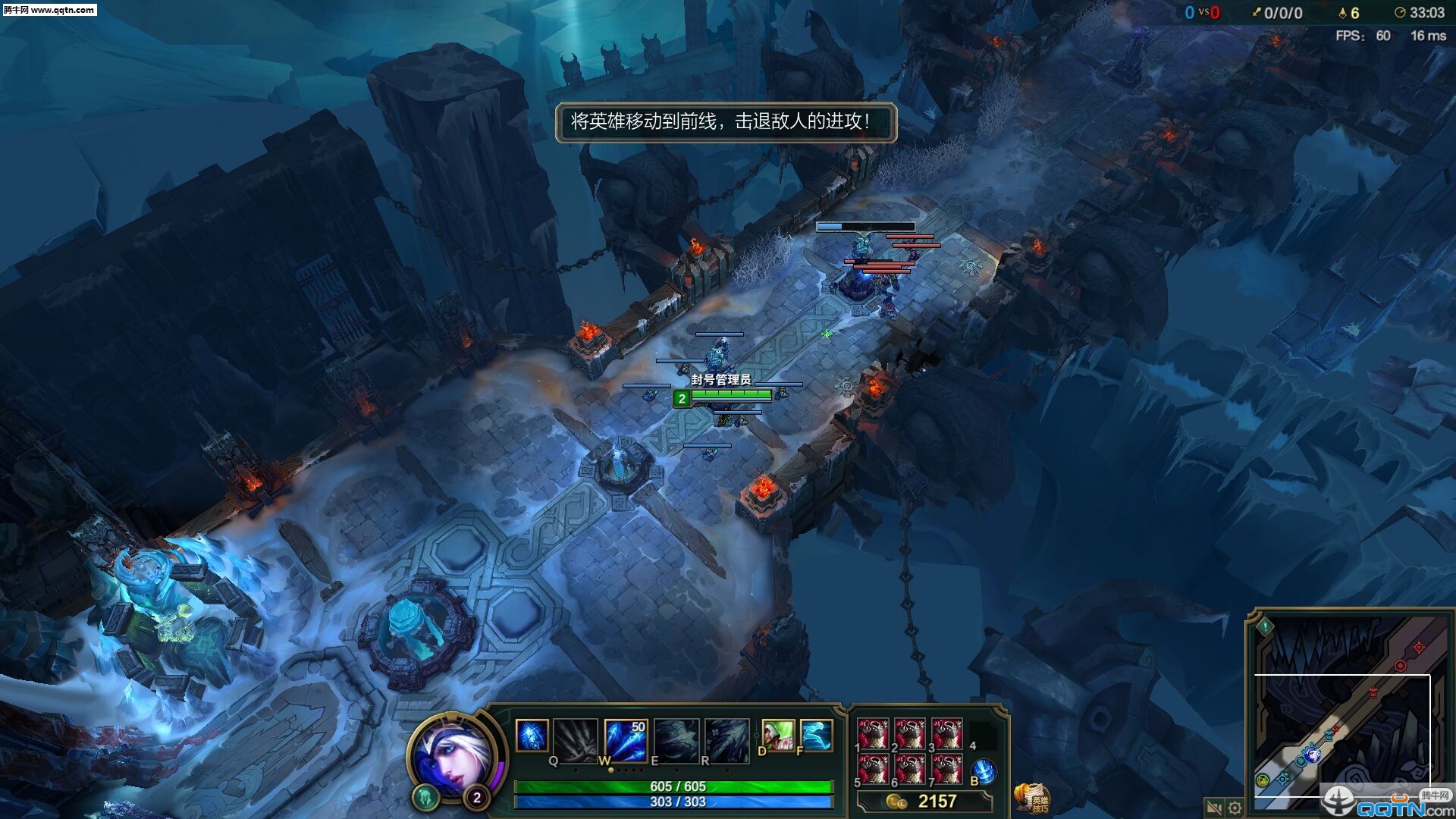Use the item in inventory slot 1
This screenshot has width=1456, height=819.
(873, 733)
